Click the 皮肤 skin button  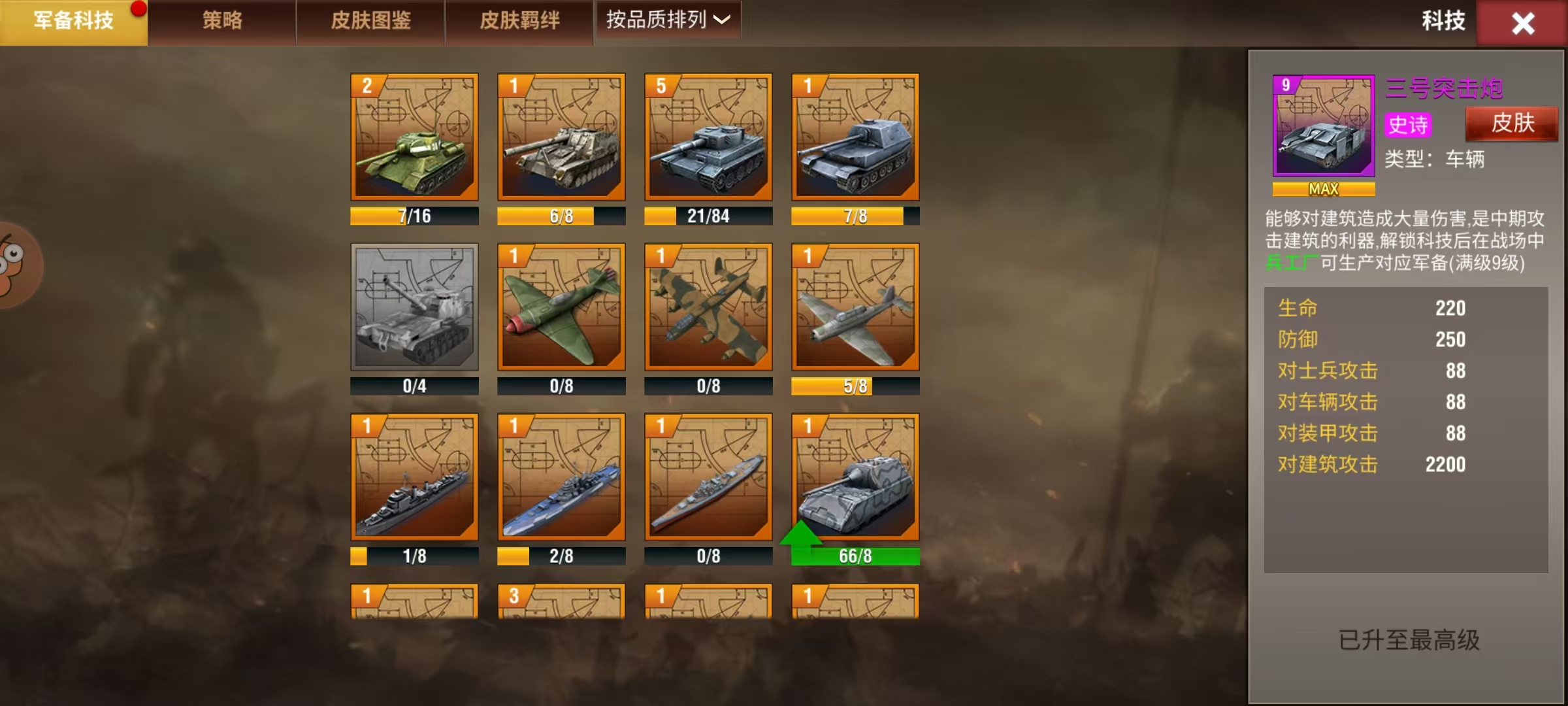1511,124
